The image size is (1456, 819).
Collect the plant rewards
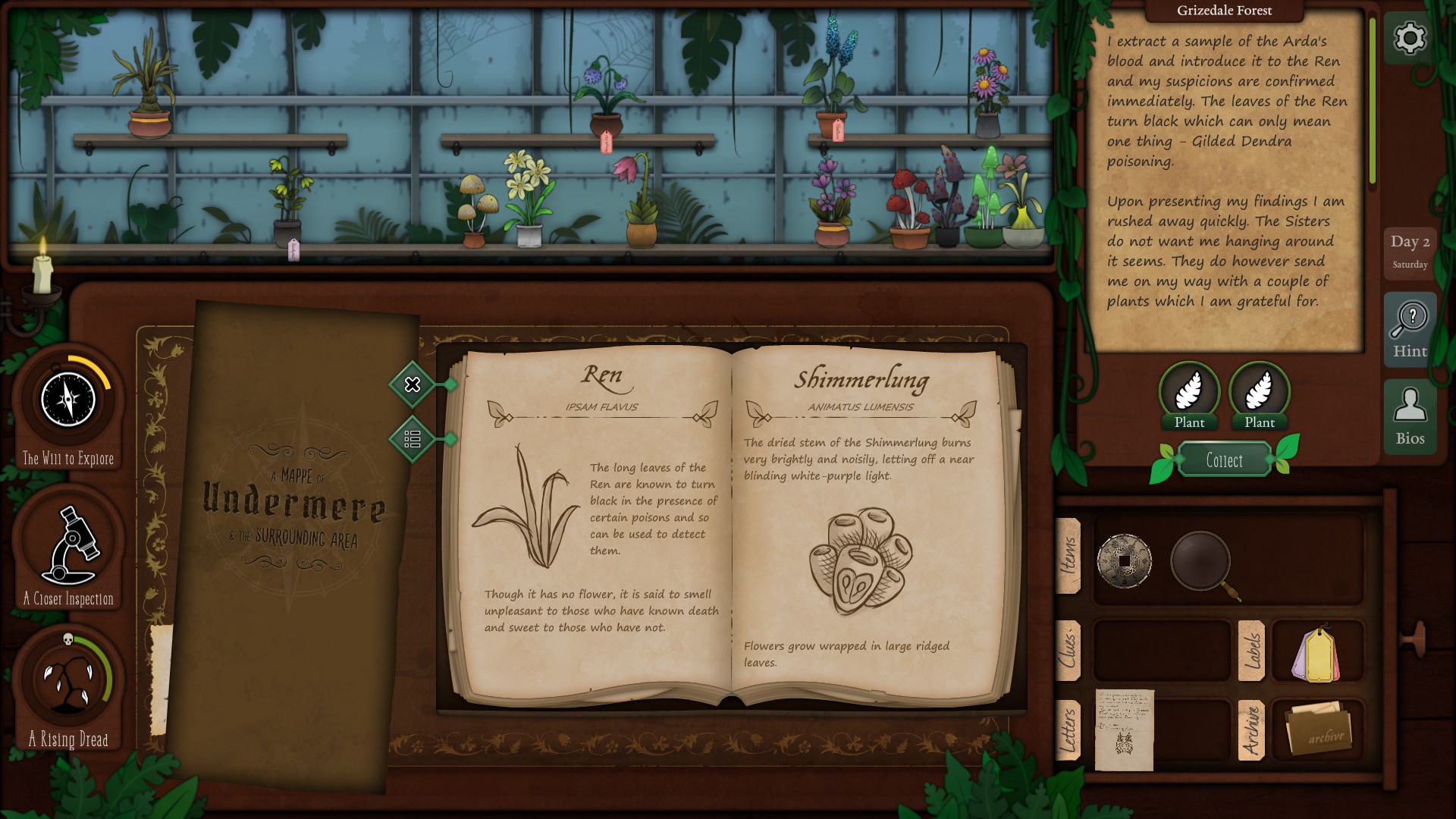click(x=1224, y=460)
